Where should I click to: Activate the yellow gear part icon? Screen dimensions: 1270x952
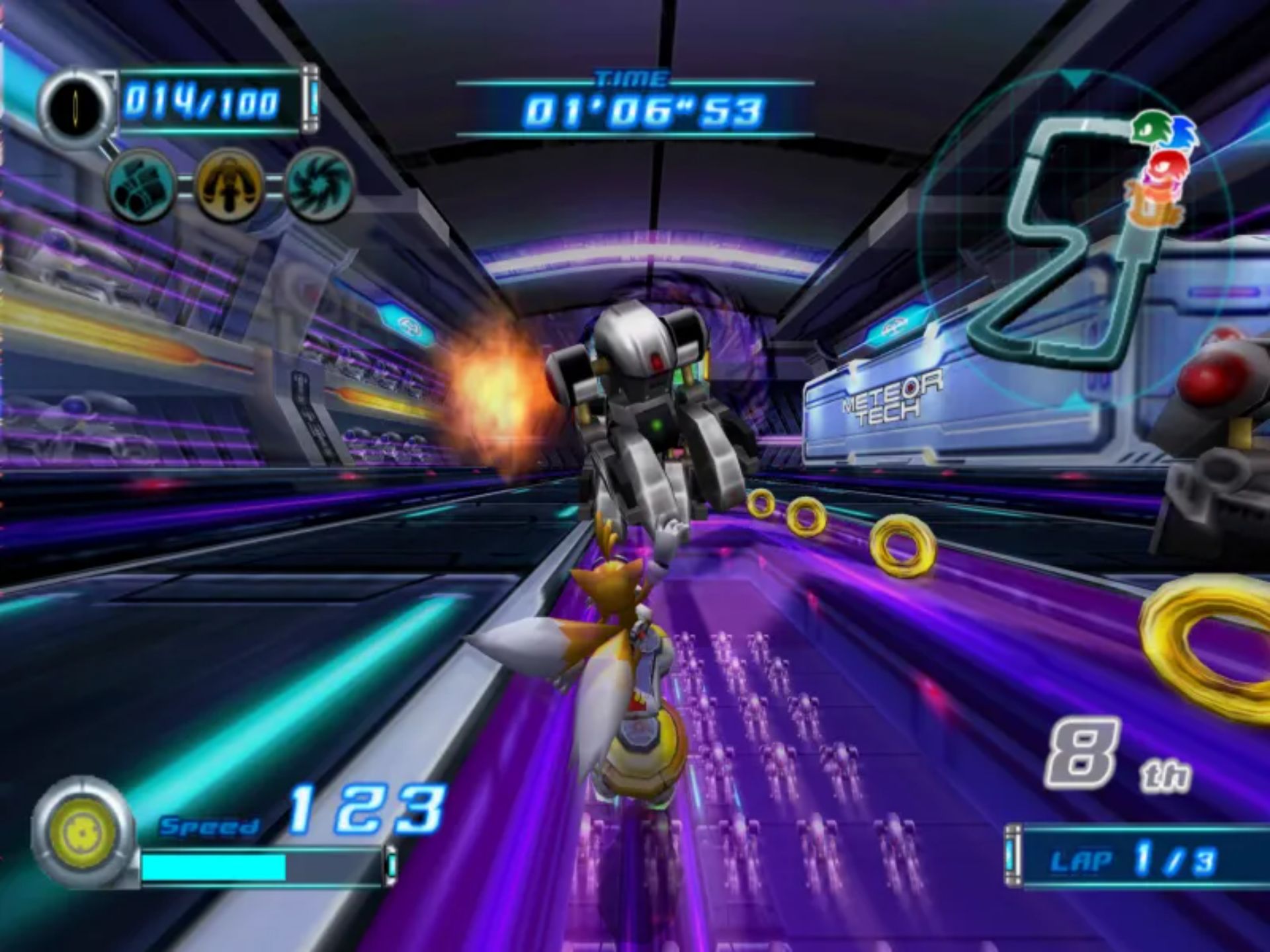(x=229, y=185)
